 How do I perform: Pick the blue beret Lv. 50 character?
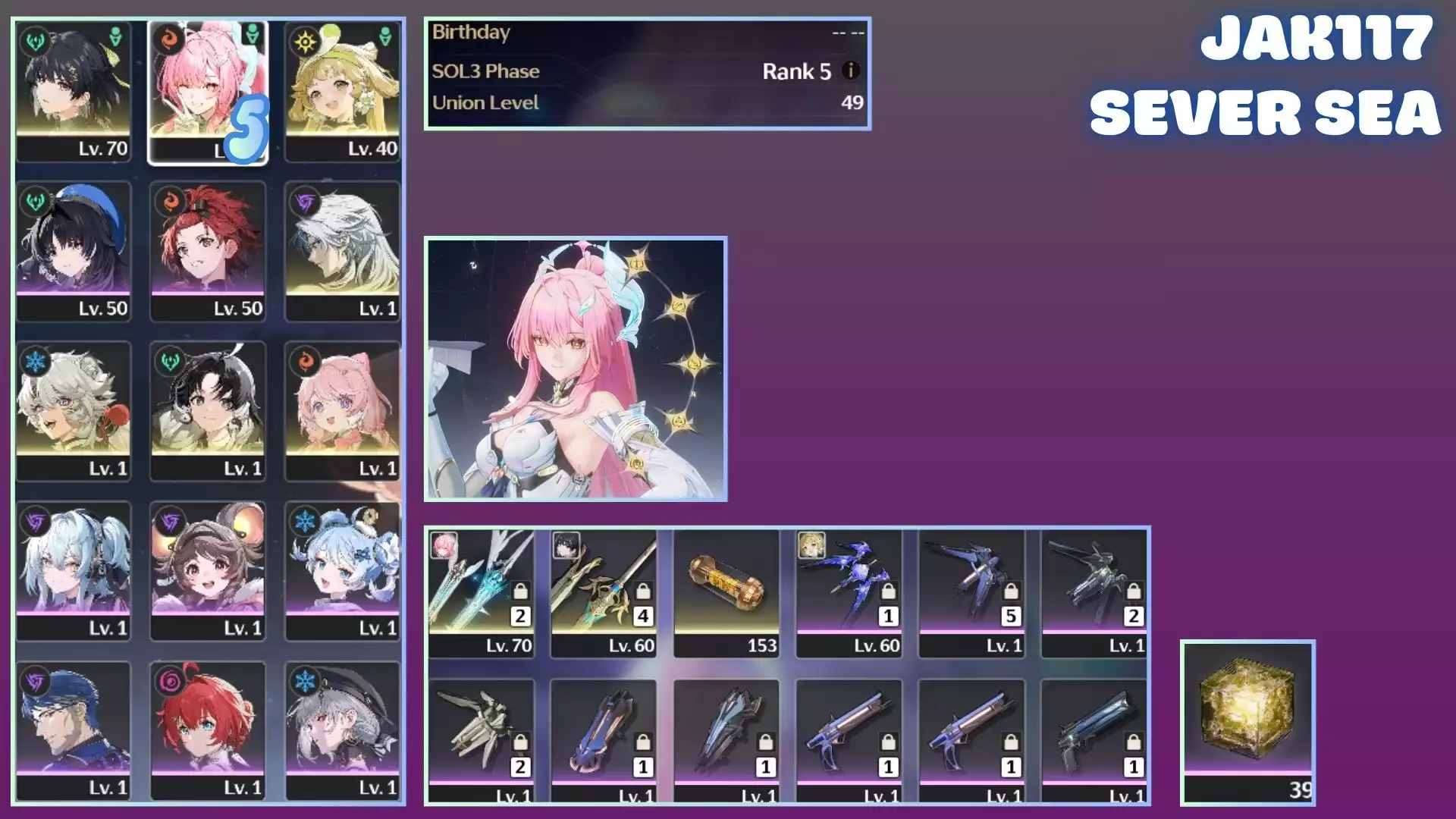(x=74, y=251)
